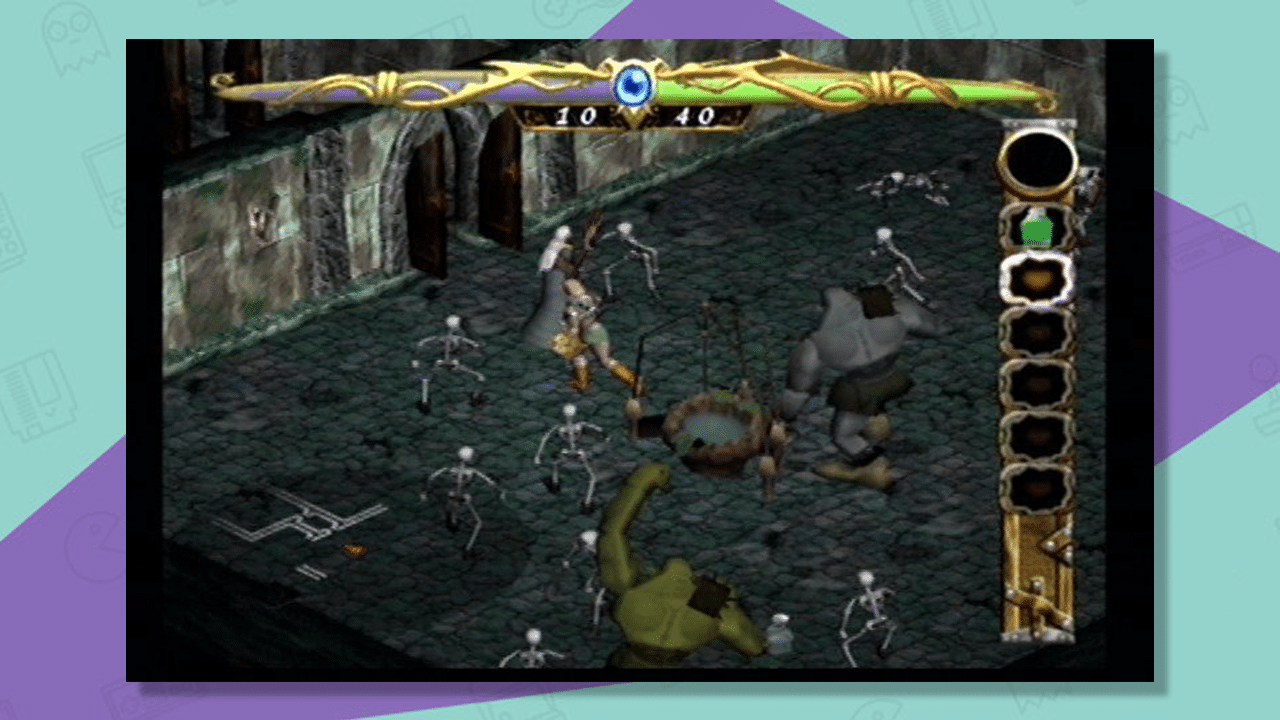Open the circular character portrait frame
The image size is (1280, 720).
point(1038,161)
